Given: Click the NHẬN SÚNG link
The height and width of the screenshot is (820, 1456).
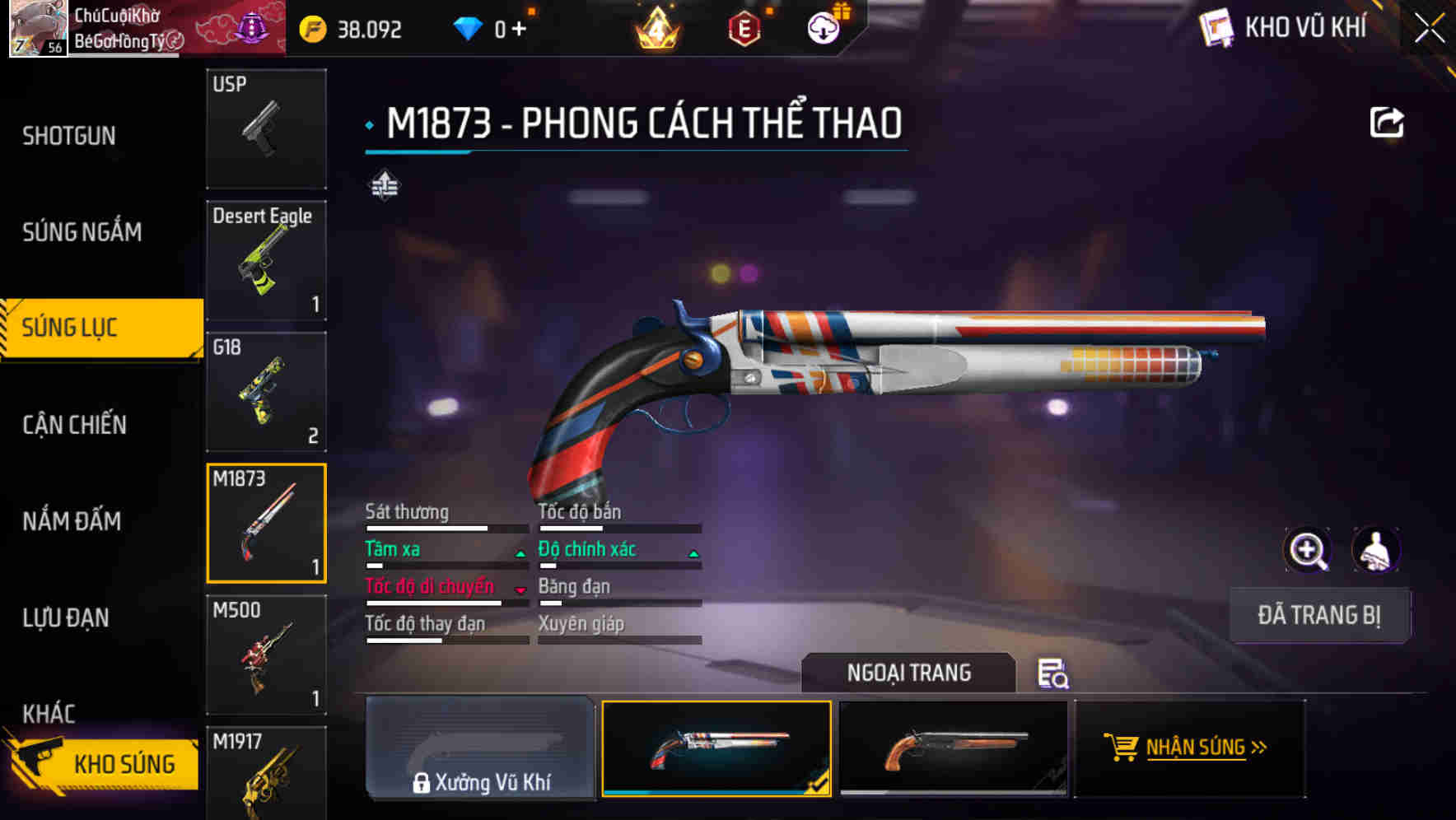Looking at the screenshot, I should (1204, 748).
